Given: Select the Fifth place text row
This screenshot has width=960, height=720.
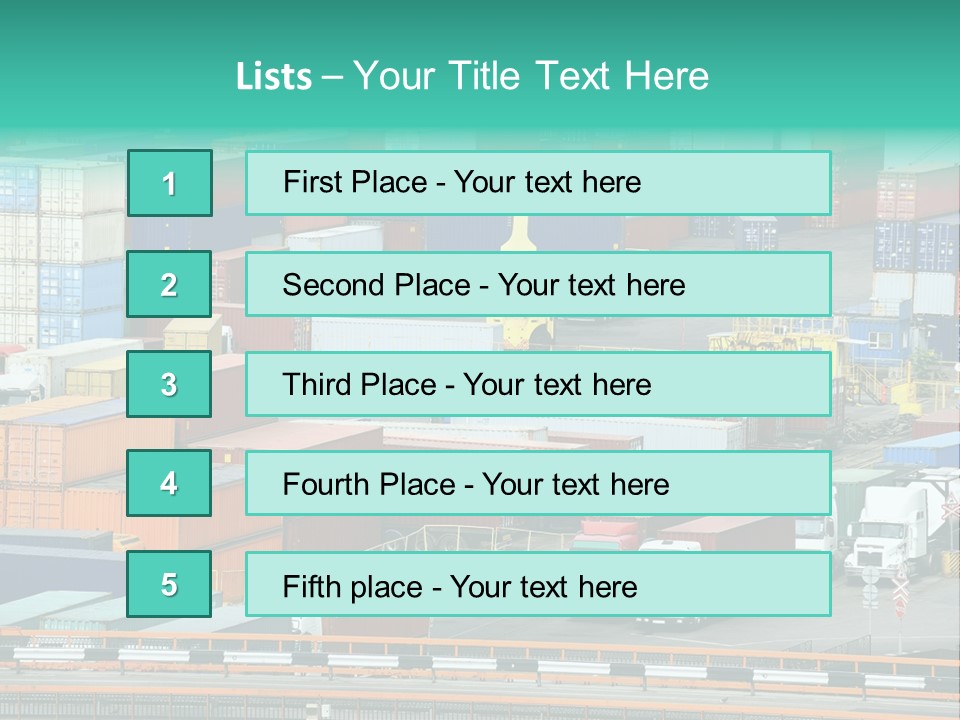Looking at the screenshot, I should click(538, 585).
